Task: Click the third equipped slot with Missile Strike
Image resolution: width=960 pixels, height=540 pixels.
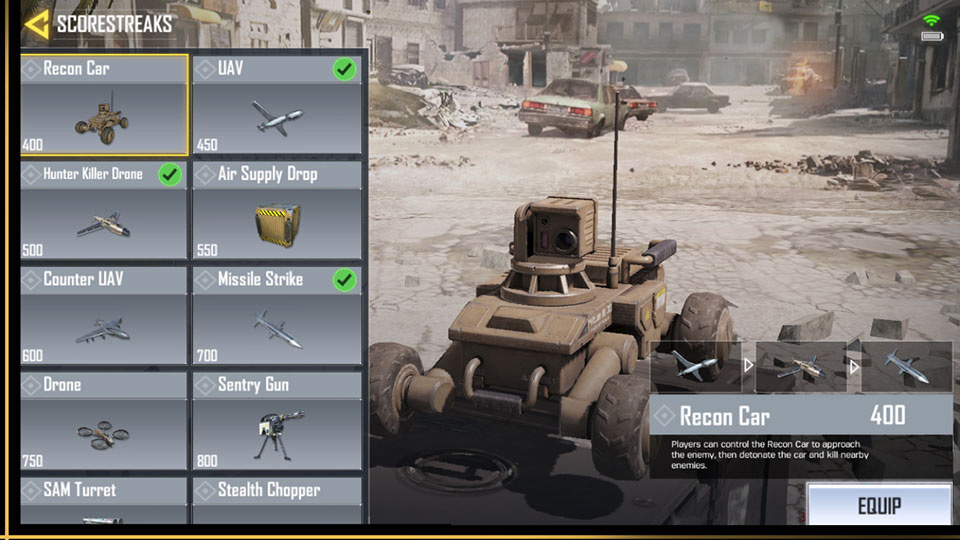Action: click(906, 366)
